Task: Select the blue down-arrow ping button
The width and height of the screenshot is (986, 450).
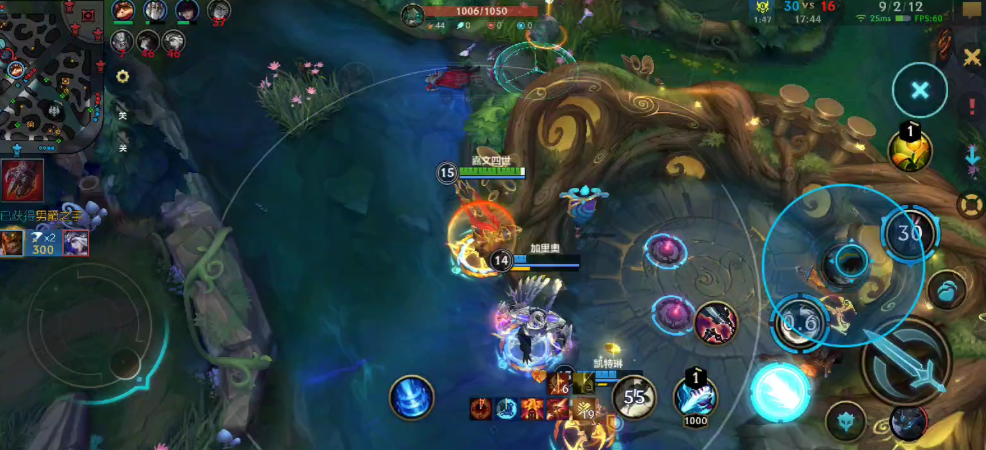Action: click(971, 156)
